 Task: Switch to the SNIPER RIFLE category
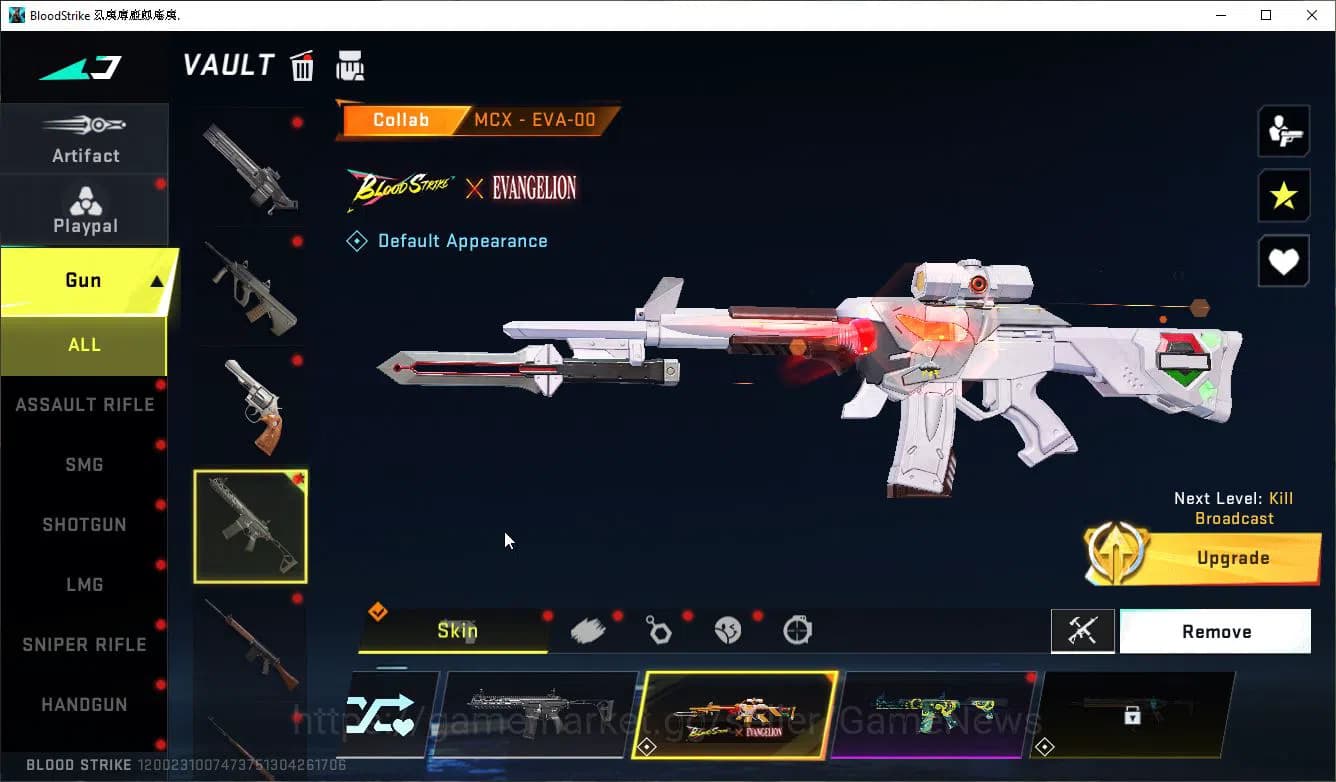[x=85, y=644]
